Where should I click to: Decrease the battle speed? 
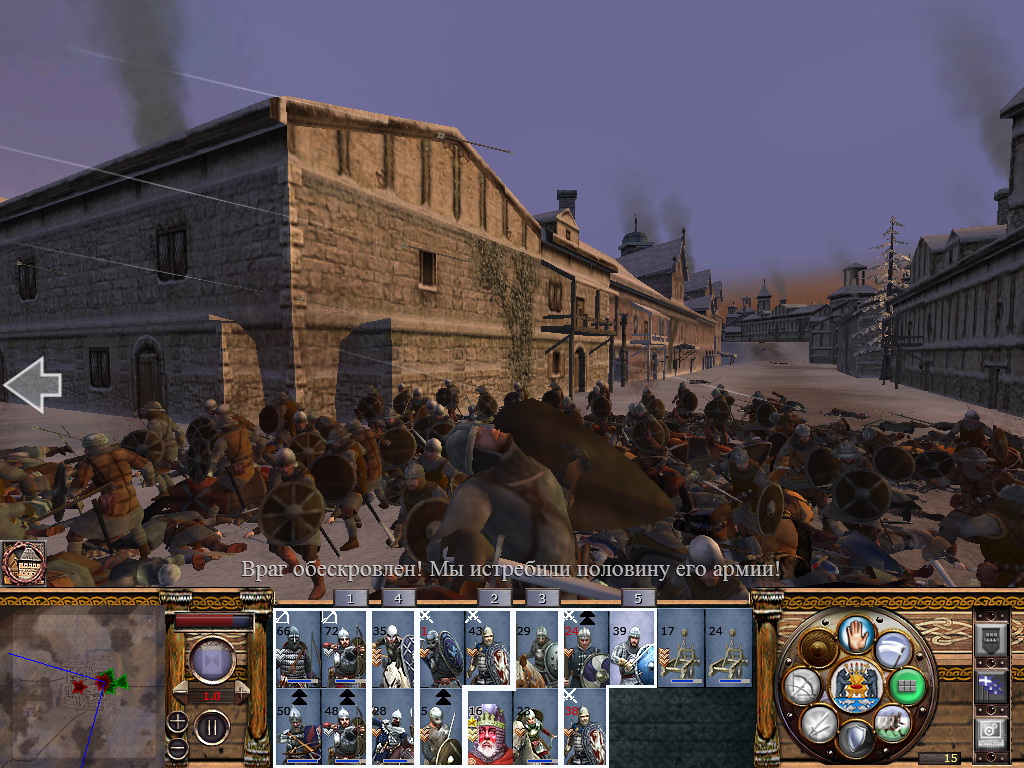pos(181,694)
